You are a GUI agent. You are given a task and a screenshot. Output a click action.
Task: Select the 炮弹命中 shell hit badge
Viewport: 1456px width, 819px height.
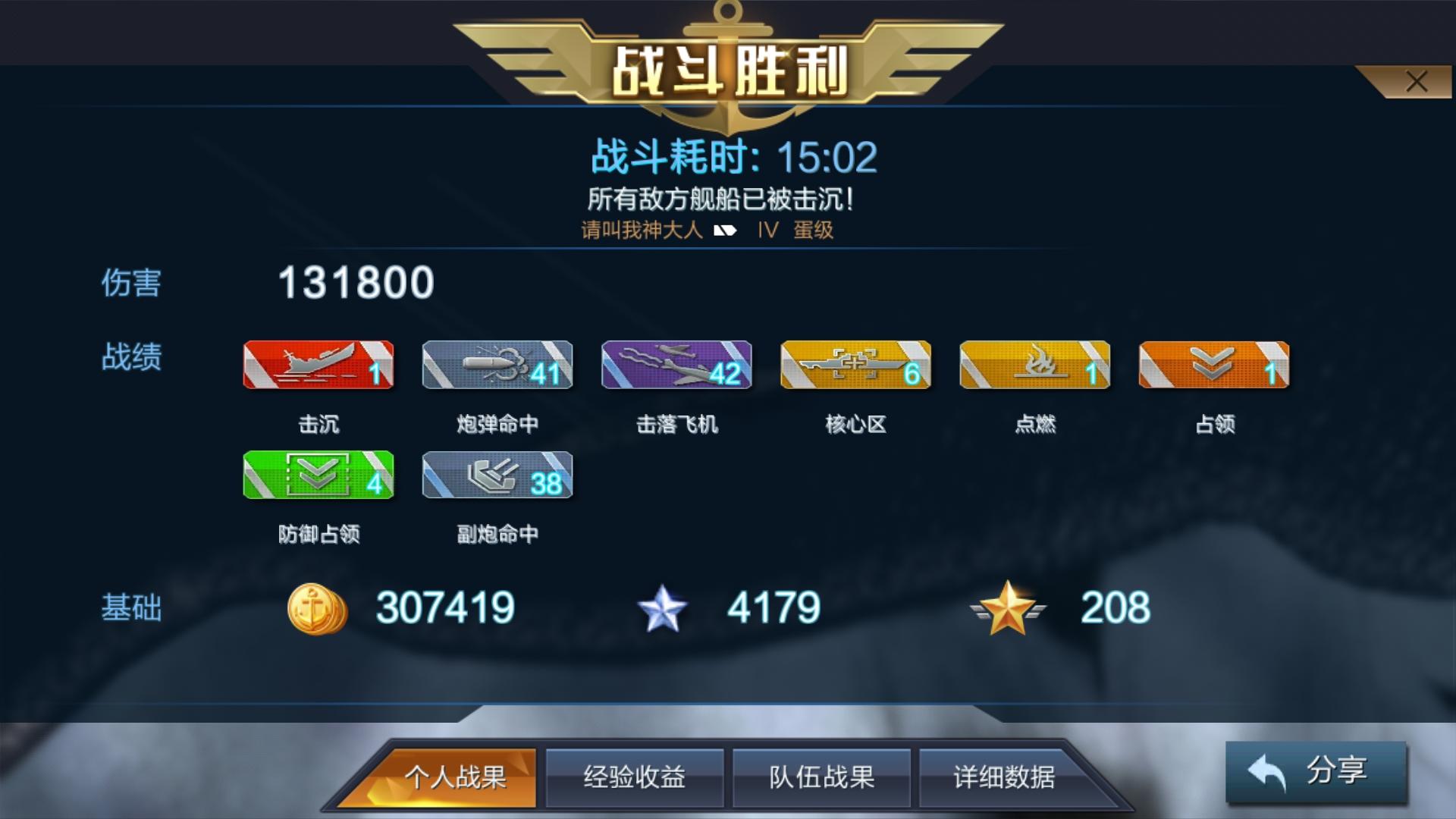click(x=497, y=366)
